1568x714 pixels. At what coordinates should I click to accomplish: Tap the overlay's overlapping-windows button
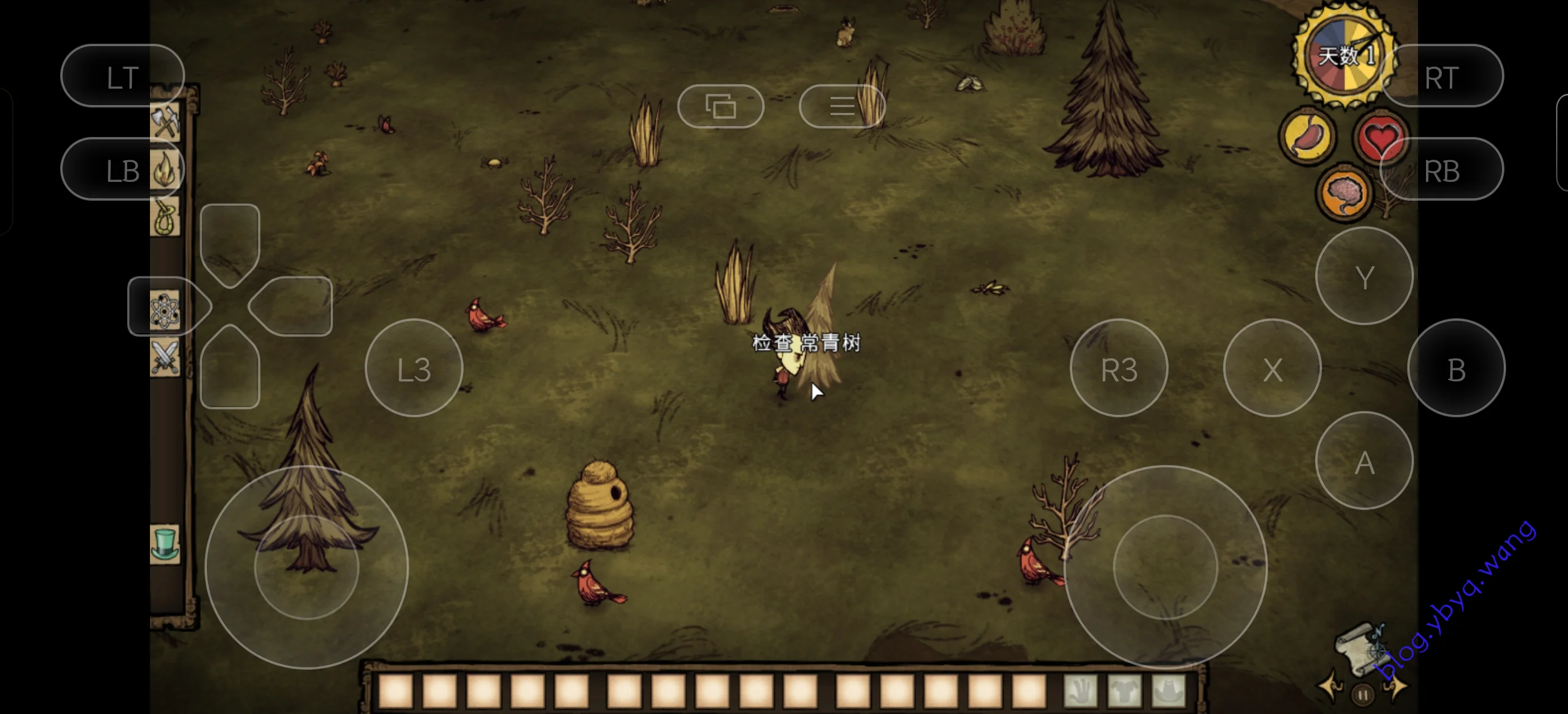tap(721, 107)
